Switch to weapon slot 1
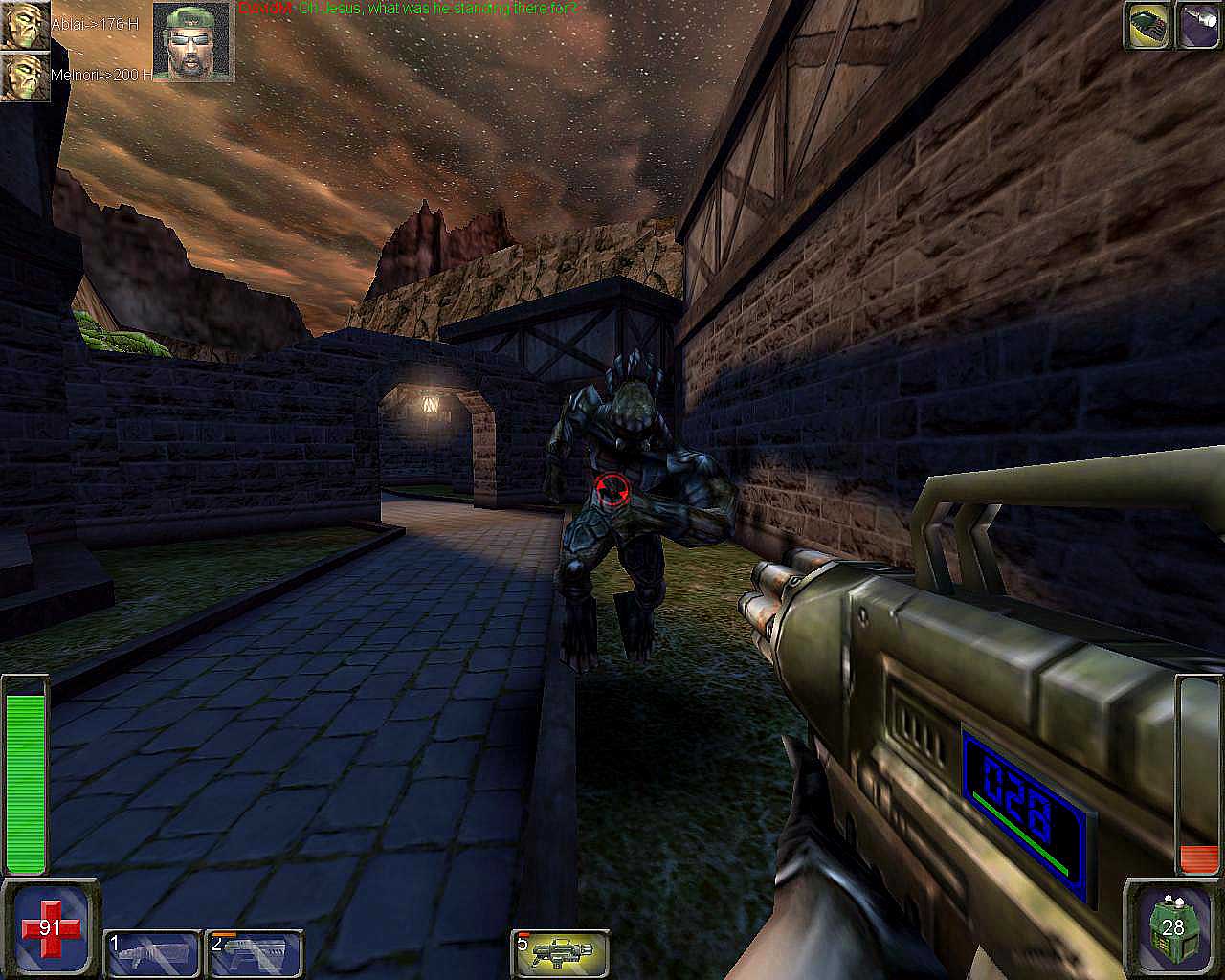Screen dimensions: 1225x980 pos(151,953)
